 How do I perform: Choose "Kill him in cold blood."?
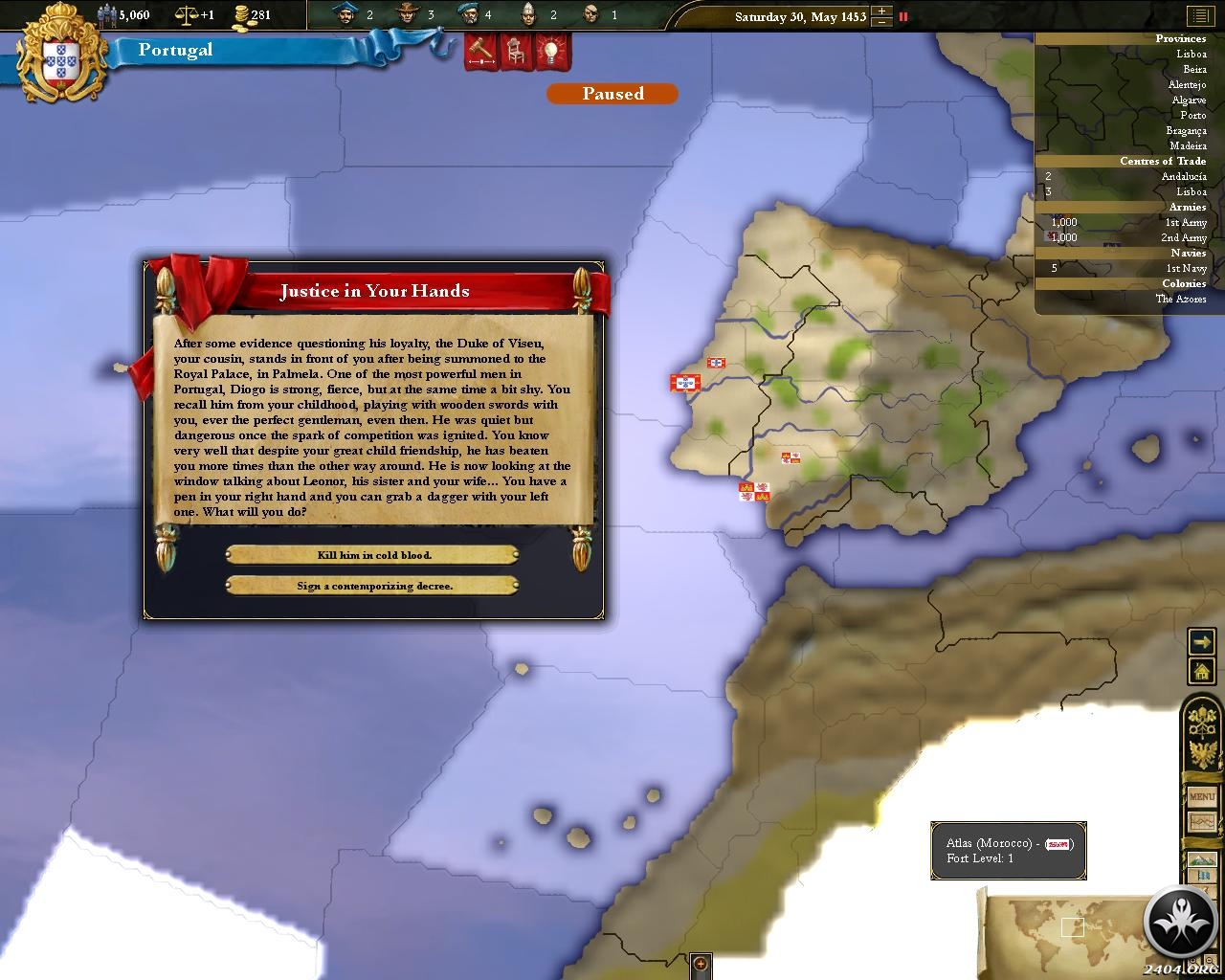pos(373,555)
